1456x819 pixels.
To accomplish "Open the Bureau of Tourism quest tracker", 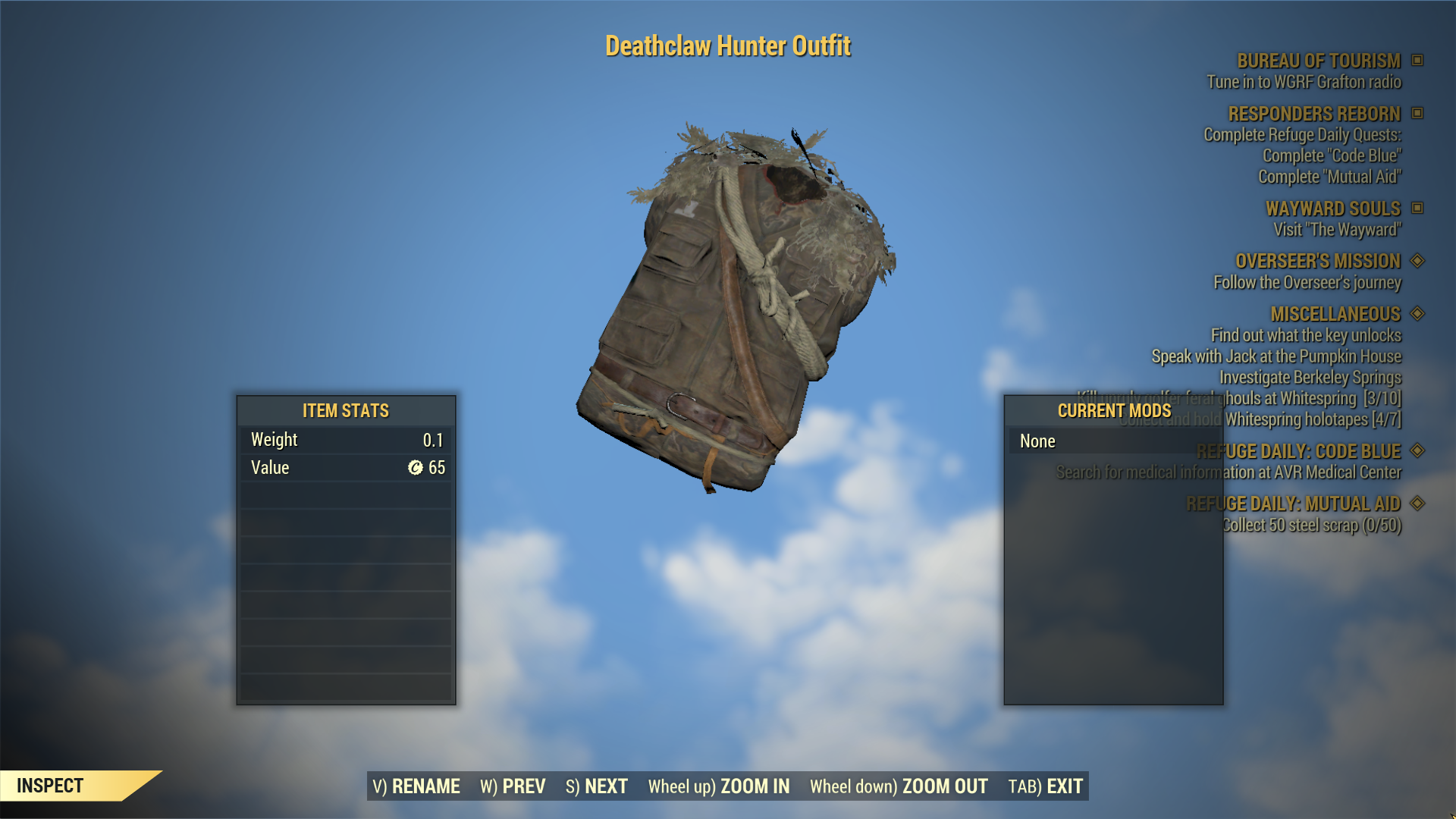I will coord(1319,61).
